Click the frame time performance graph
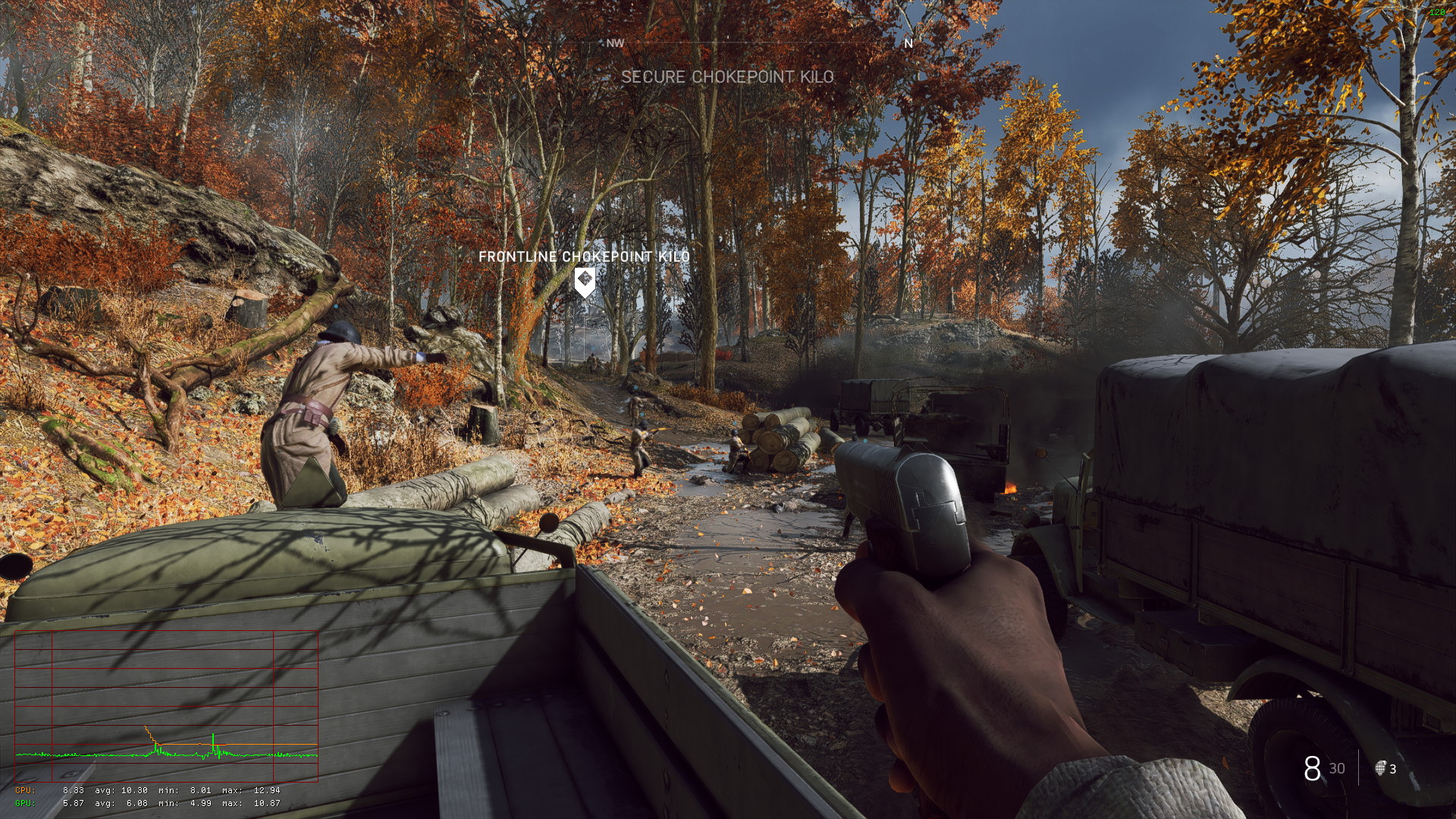The width and height of the screenshot is (1456, 819). coord(166,705)
